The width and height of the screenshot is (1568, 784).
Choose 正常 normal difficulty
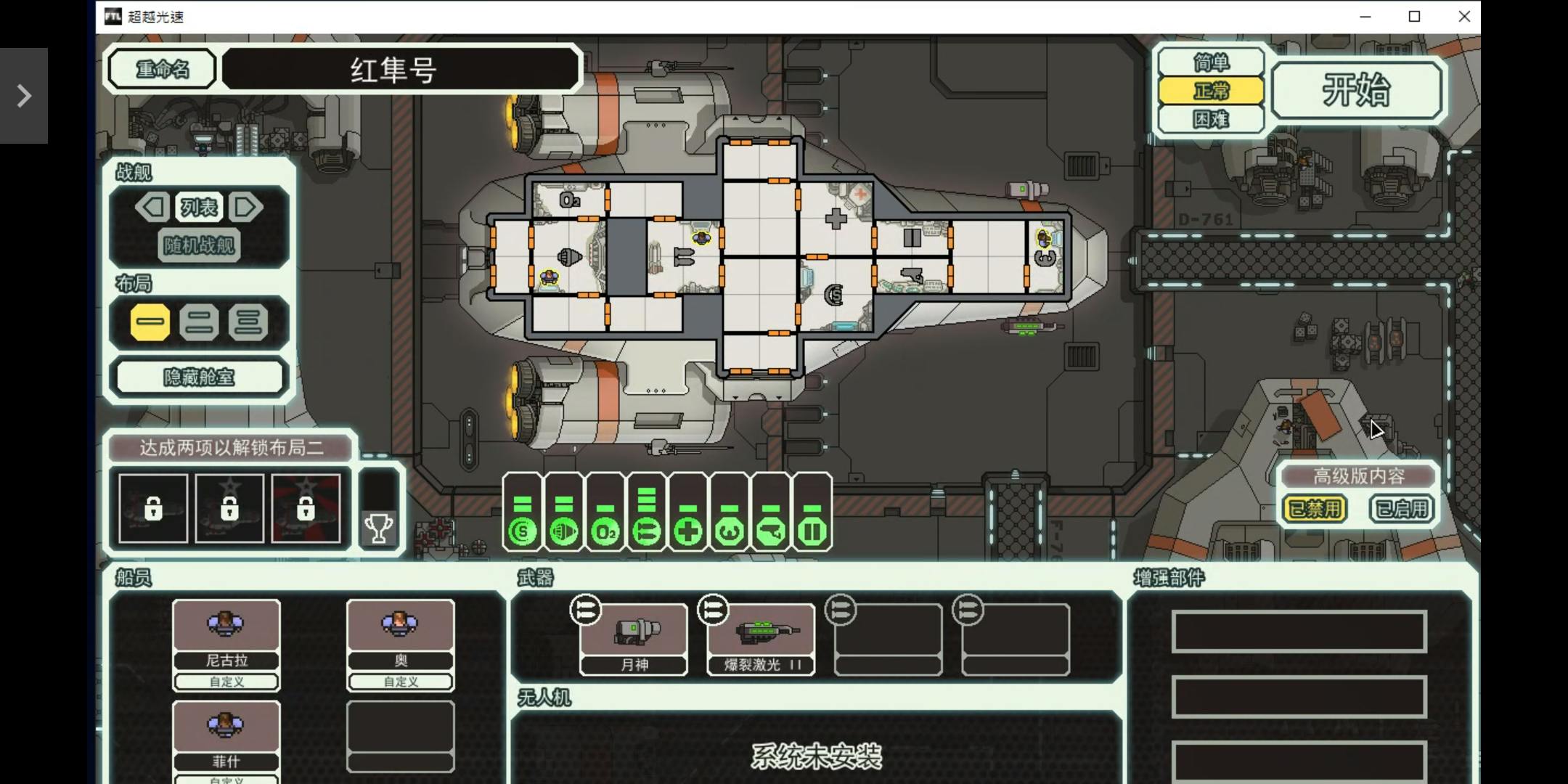coord(1211,91)
